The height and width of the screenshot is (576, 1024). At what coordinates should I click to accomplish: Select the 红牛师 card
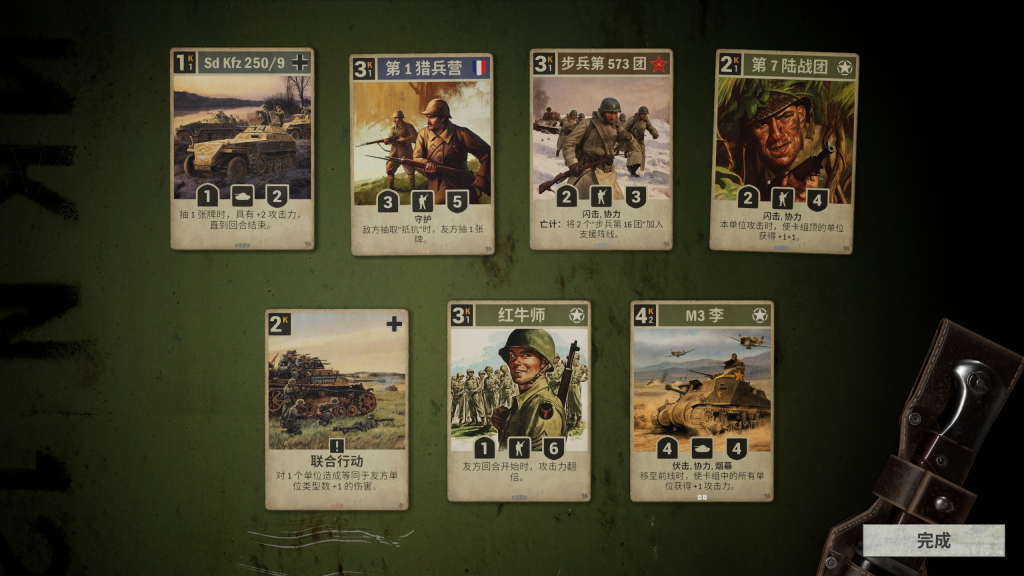click(518, 400)
